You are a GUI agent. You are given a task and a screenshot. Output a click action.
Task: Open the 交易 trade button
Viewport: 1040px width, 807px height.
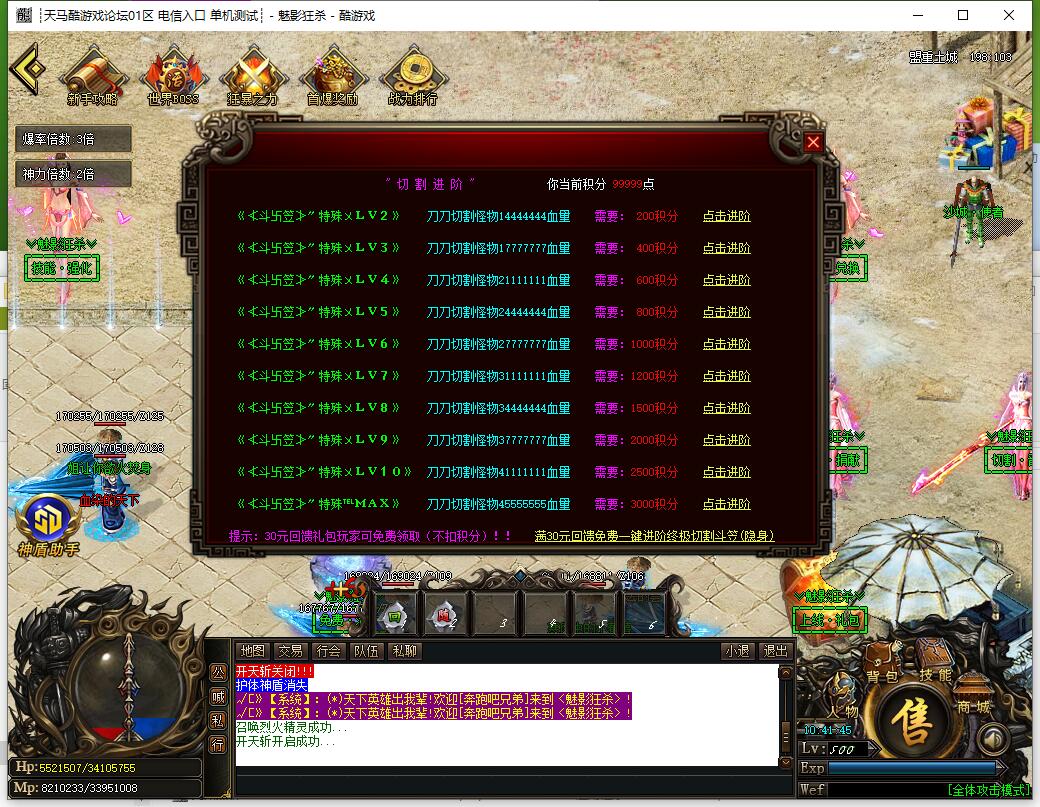point(290,651)
